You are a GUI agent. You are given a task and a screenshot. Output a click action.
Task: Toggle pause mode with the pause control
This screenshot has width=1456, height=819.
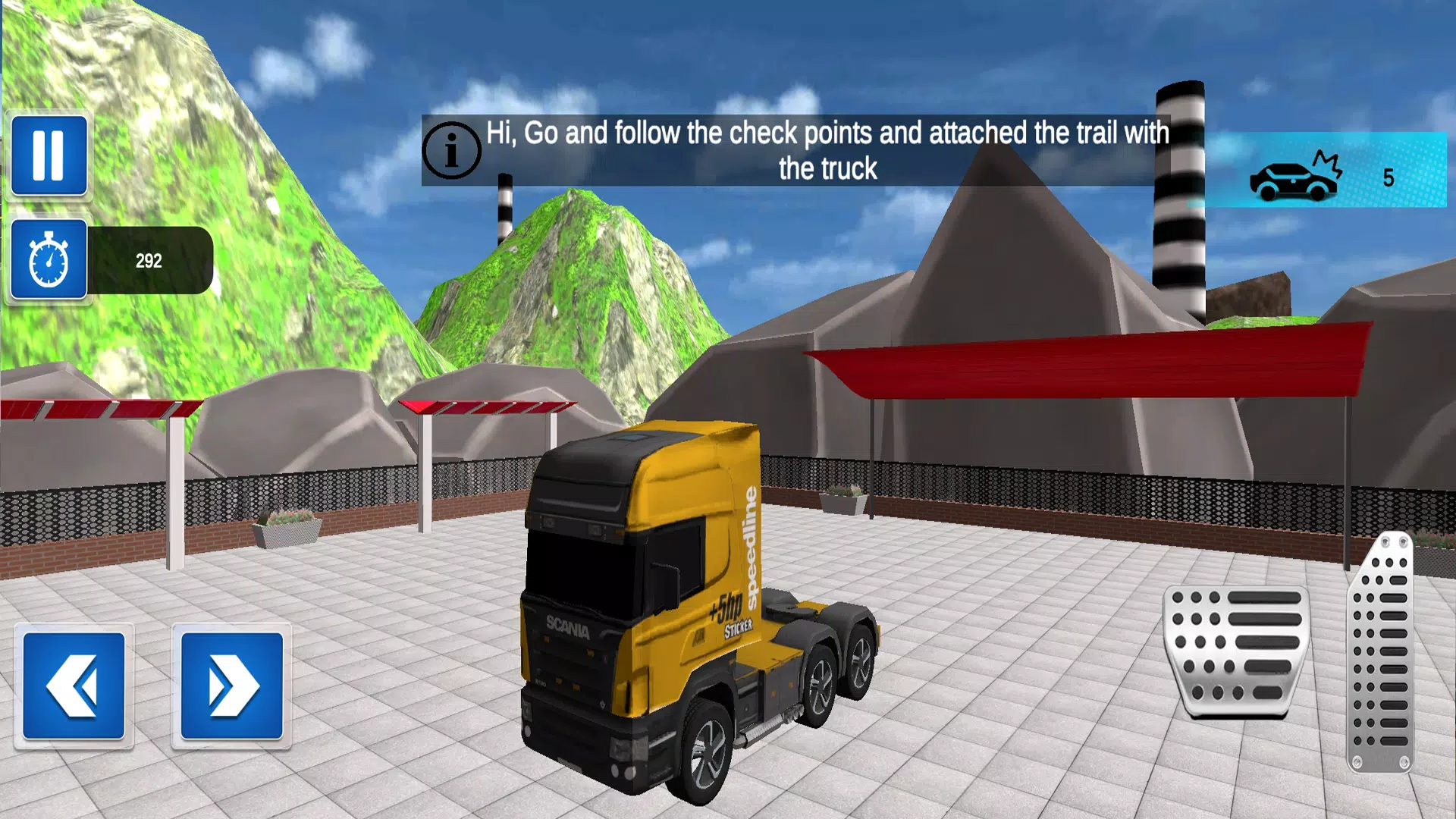coord(49,154)
